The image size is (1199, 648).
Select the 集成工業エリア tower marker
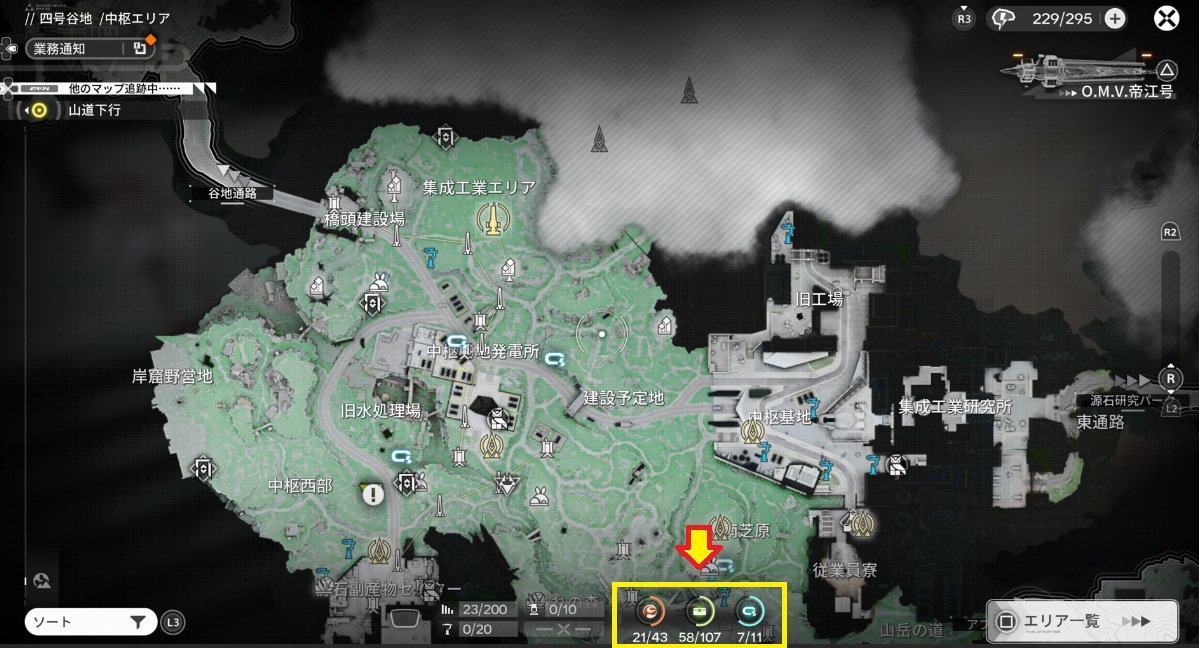[491, 219]
